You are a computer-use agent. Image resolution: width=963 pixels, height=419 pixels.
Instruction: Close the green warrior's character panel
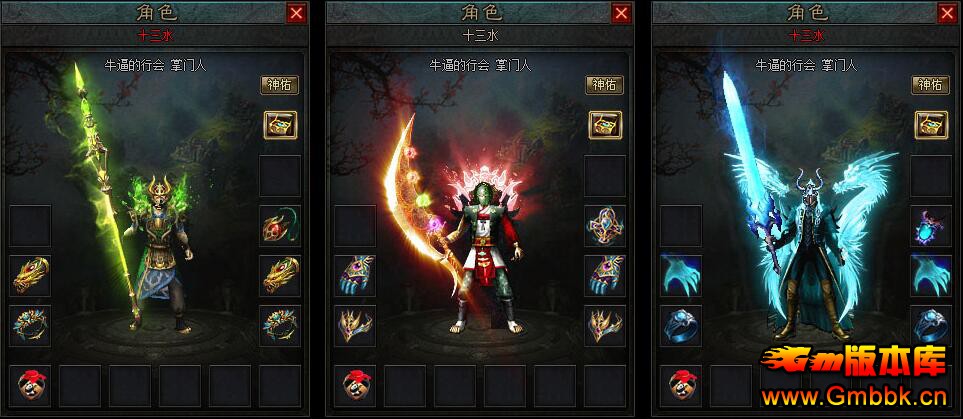[x=296, y=13]
